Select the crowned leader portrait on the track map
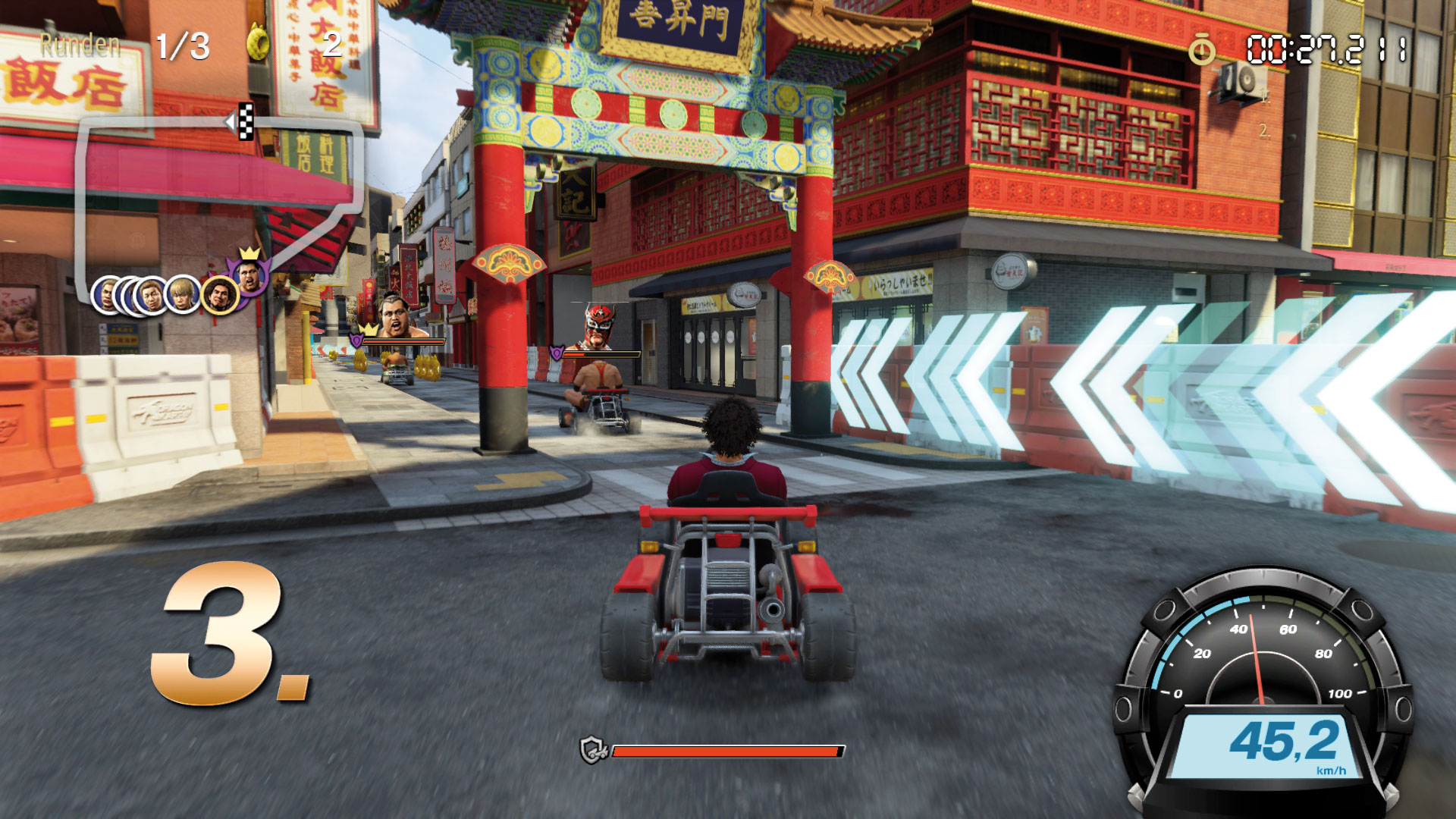The width and height of the screenshot is (1456, 819). tap(249, 275)
